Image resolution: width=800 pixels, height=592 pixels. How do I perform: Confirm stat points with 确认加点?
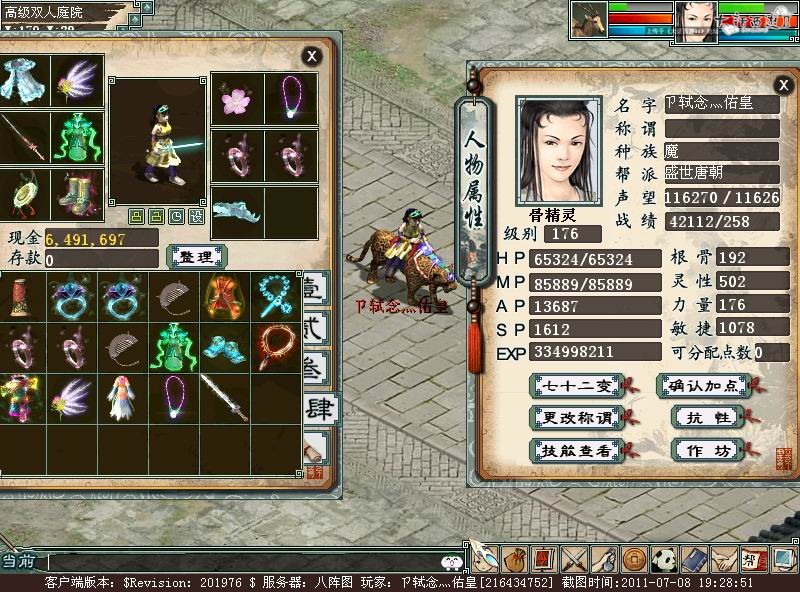[701, 385]
